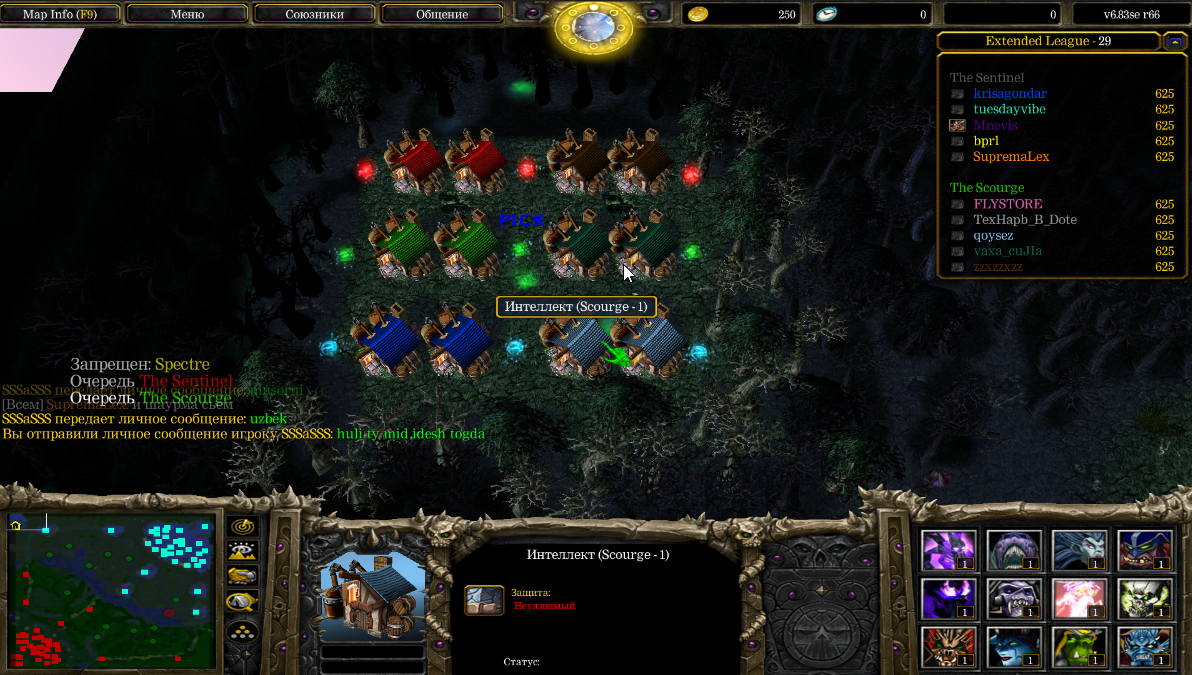The image size is (1192, 675).
Task: Toggle minimap terrain display
Action: coord(243,551)
